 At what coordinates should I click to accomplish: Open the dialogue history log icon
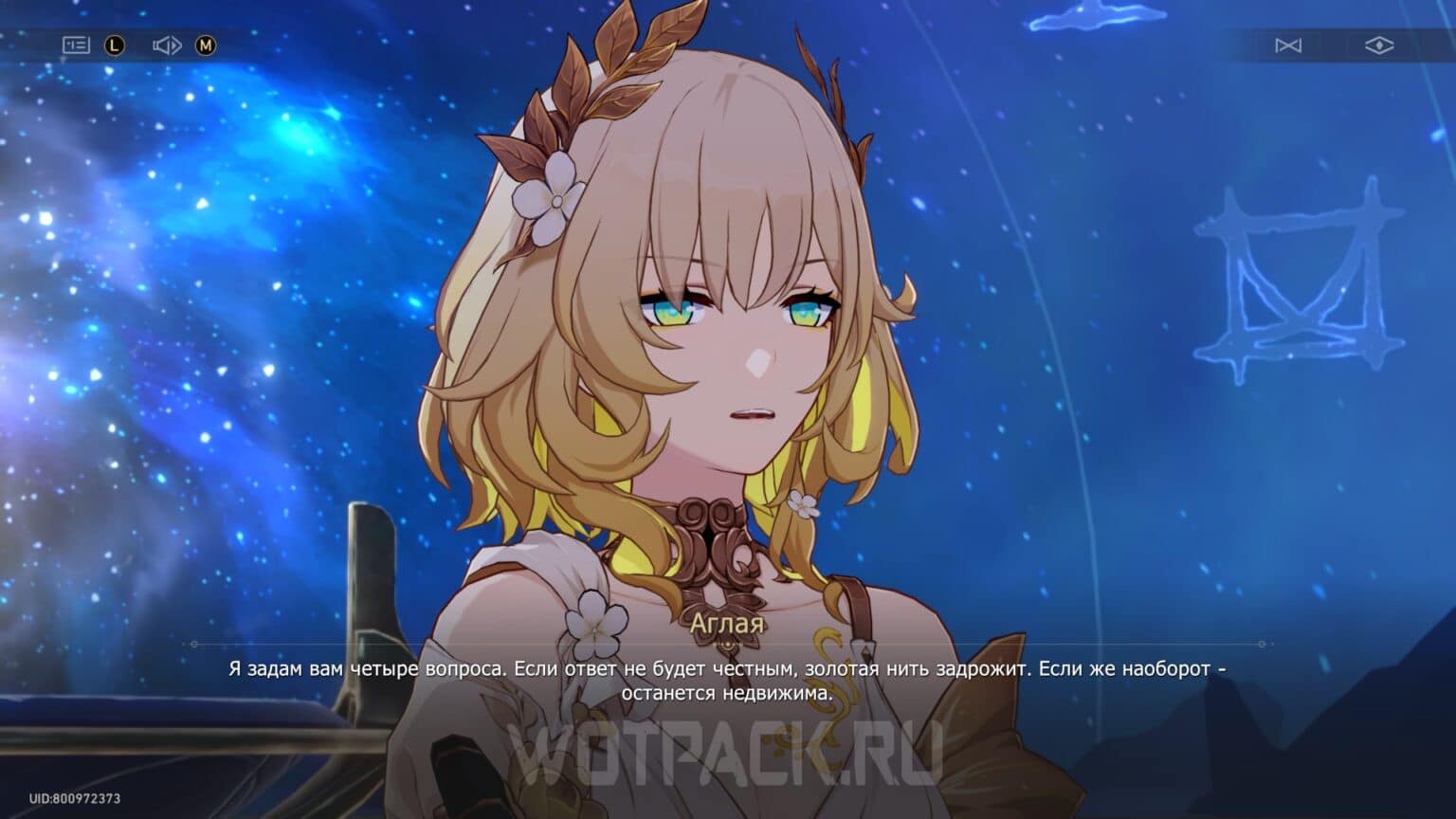pos(77,45)
